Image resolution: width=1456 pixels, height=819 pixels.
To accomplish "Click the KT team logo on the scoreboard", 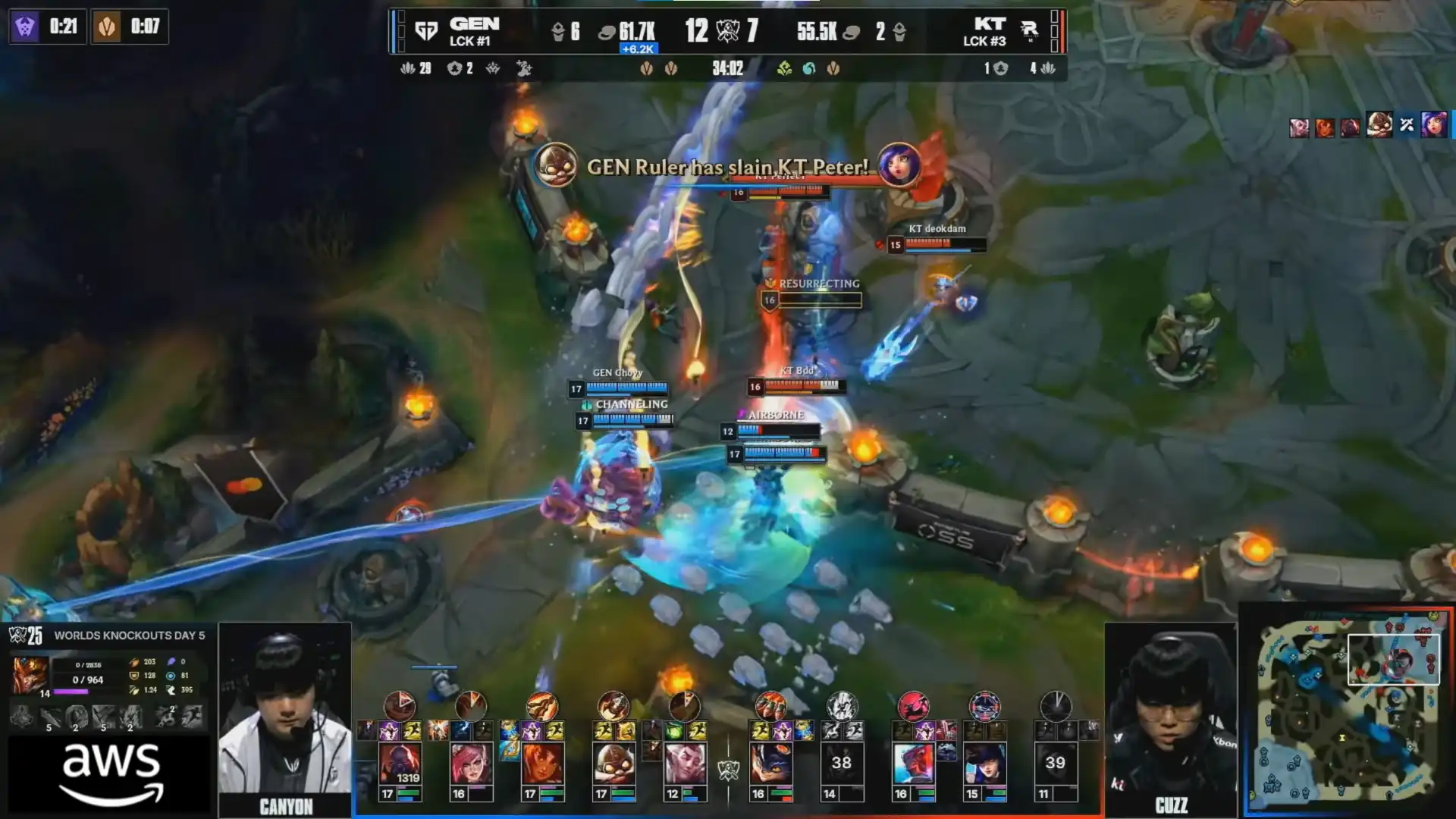I will [1029, 30].
